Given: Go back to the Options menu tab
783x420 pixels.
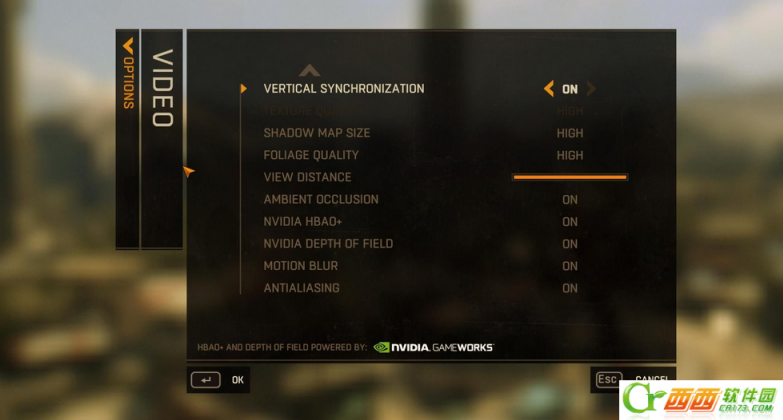Looking at the screenshot, I should [x=127, y=74].
